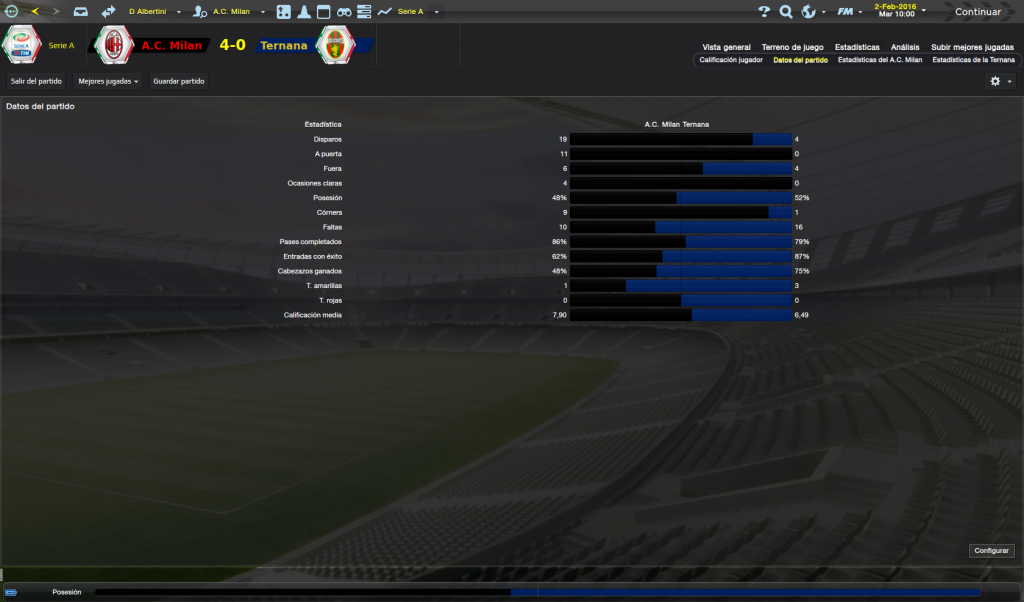Open the search magnifier
This screenshot has width=1024, height=602.
tap(786, 12)
